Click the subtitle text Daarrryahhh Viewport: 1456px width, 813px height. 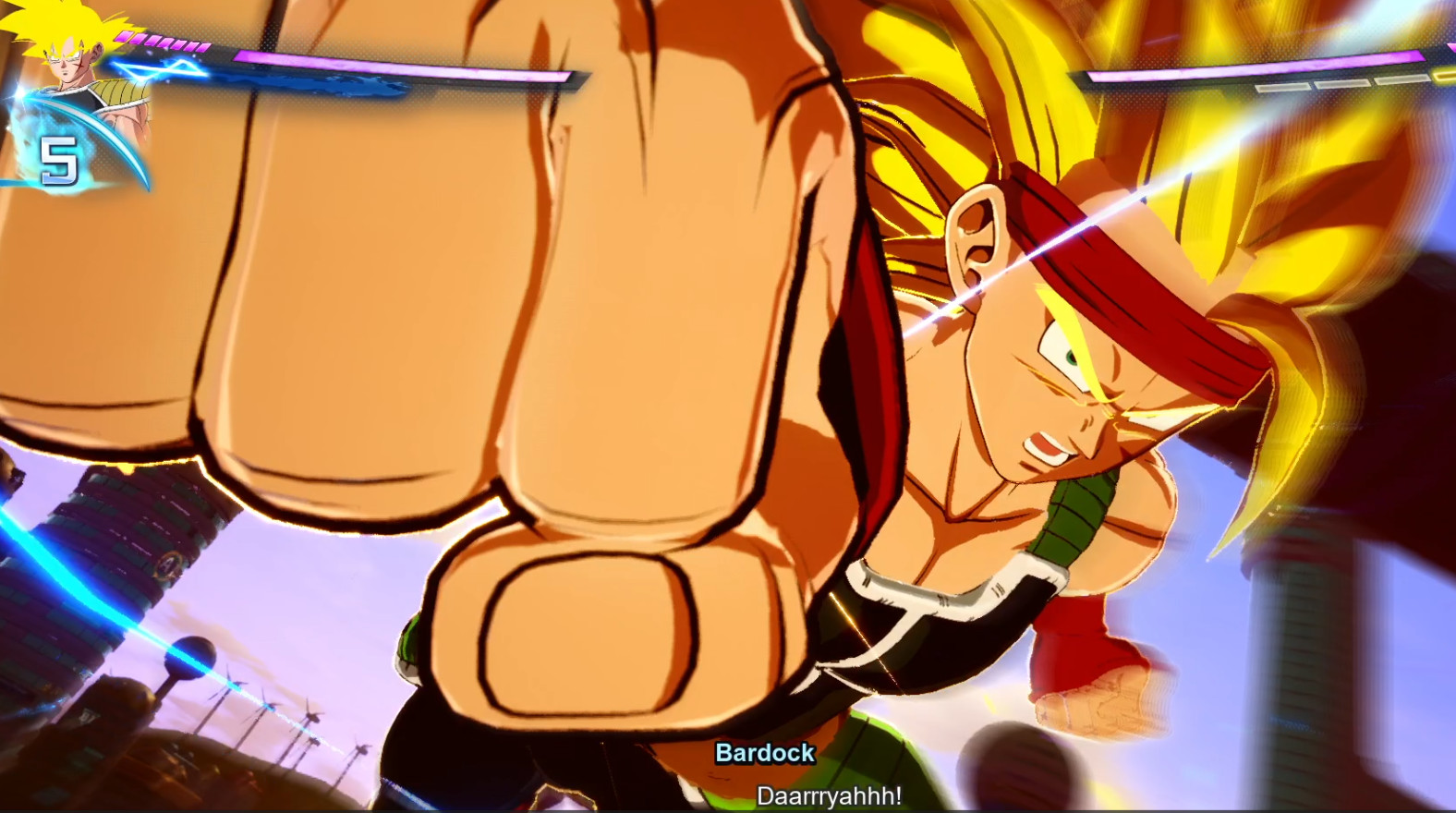[x=831, y=793]
